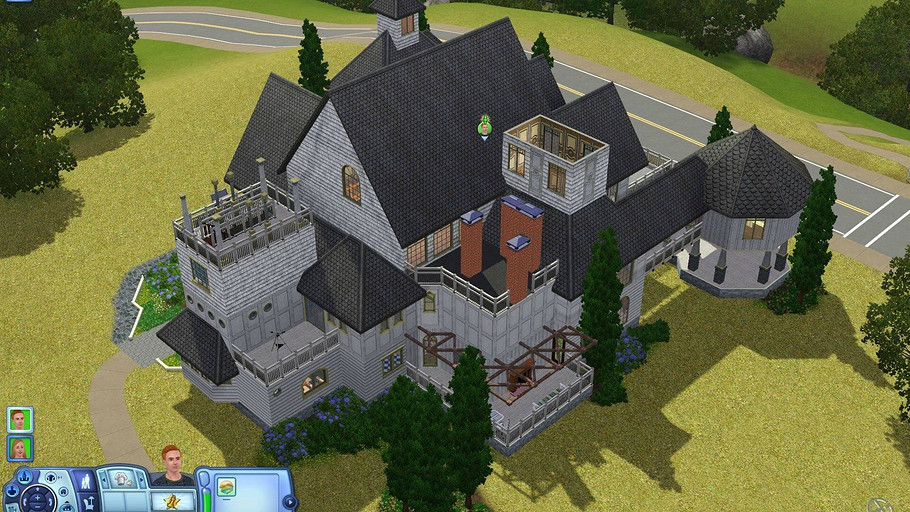Select the green and orange moodlet icon
The image size is (910, 512).
[x=226, y=486]
